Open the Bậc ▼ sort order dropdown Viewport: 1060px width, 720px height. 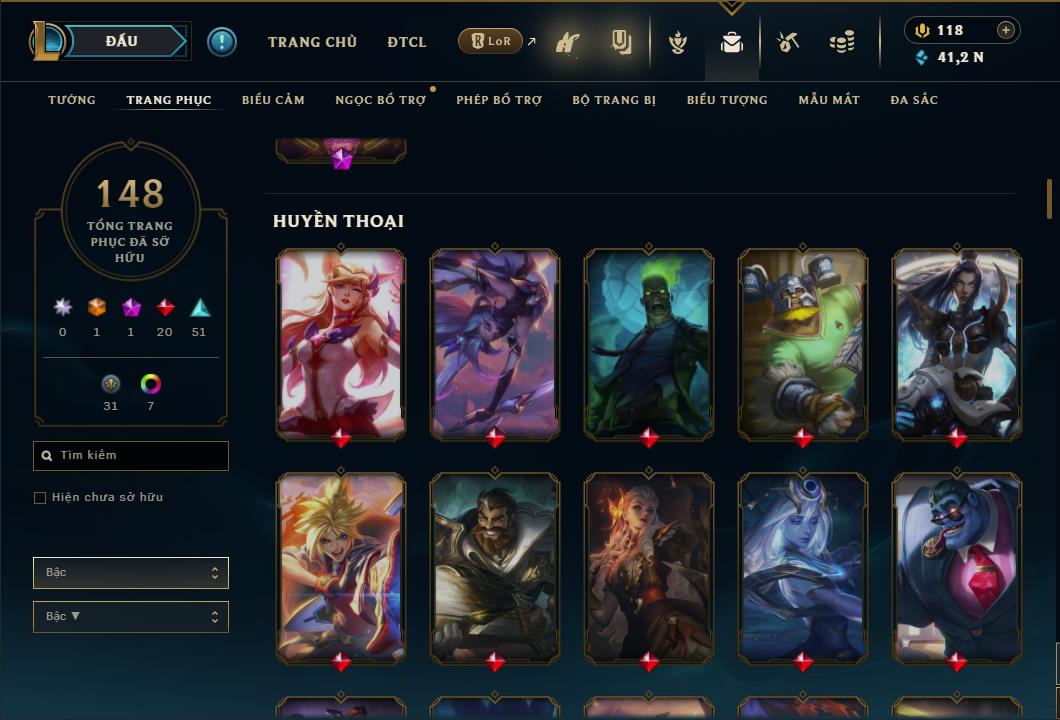pos(131,617)
